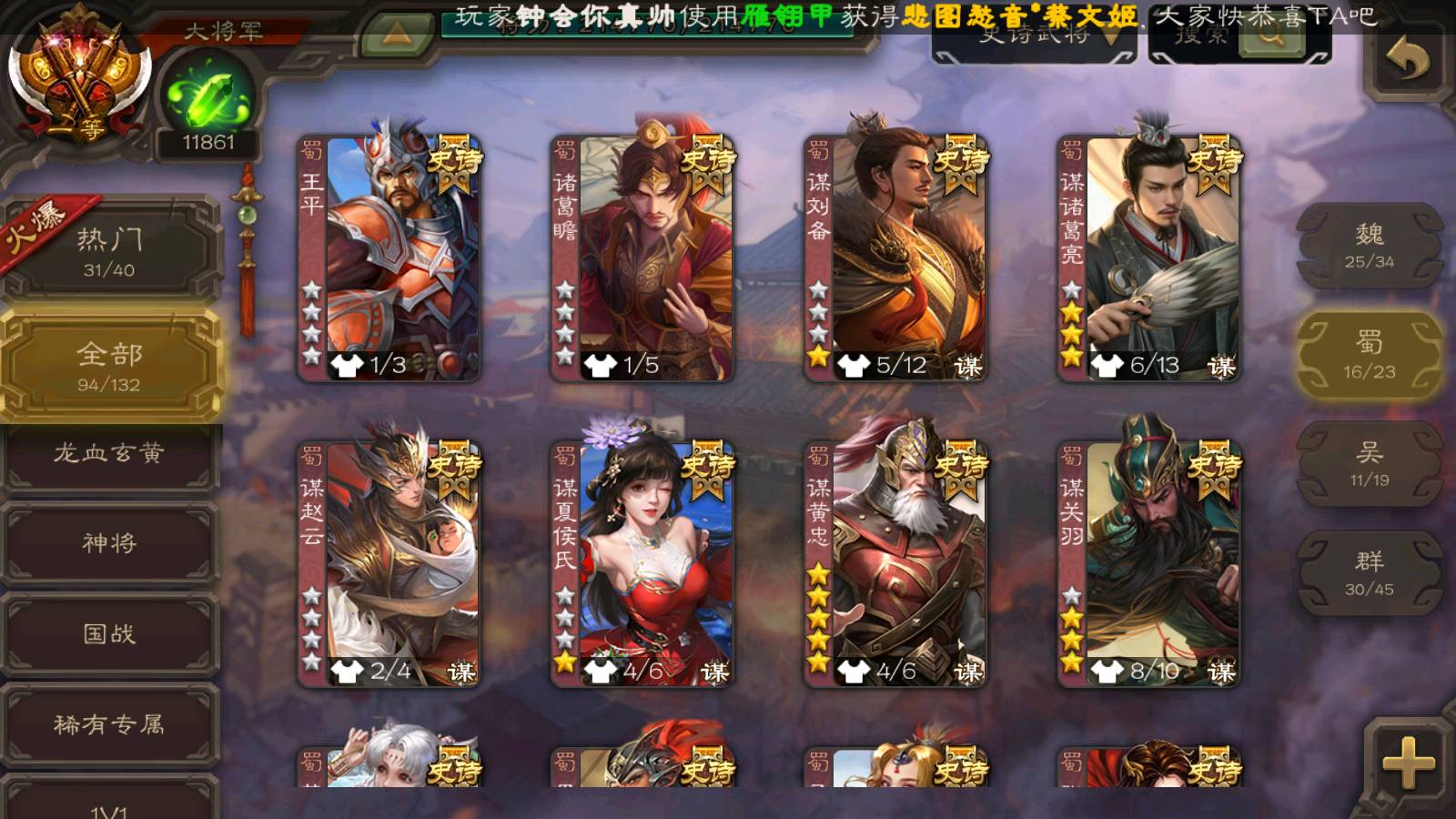The height and width of the screenshot is (819, 1456).
Task: Switch to the 神将 category
Action: click(109, 543)
